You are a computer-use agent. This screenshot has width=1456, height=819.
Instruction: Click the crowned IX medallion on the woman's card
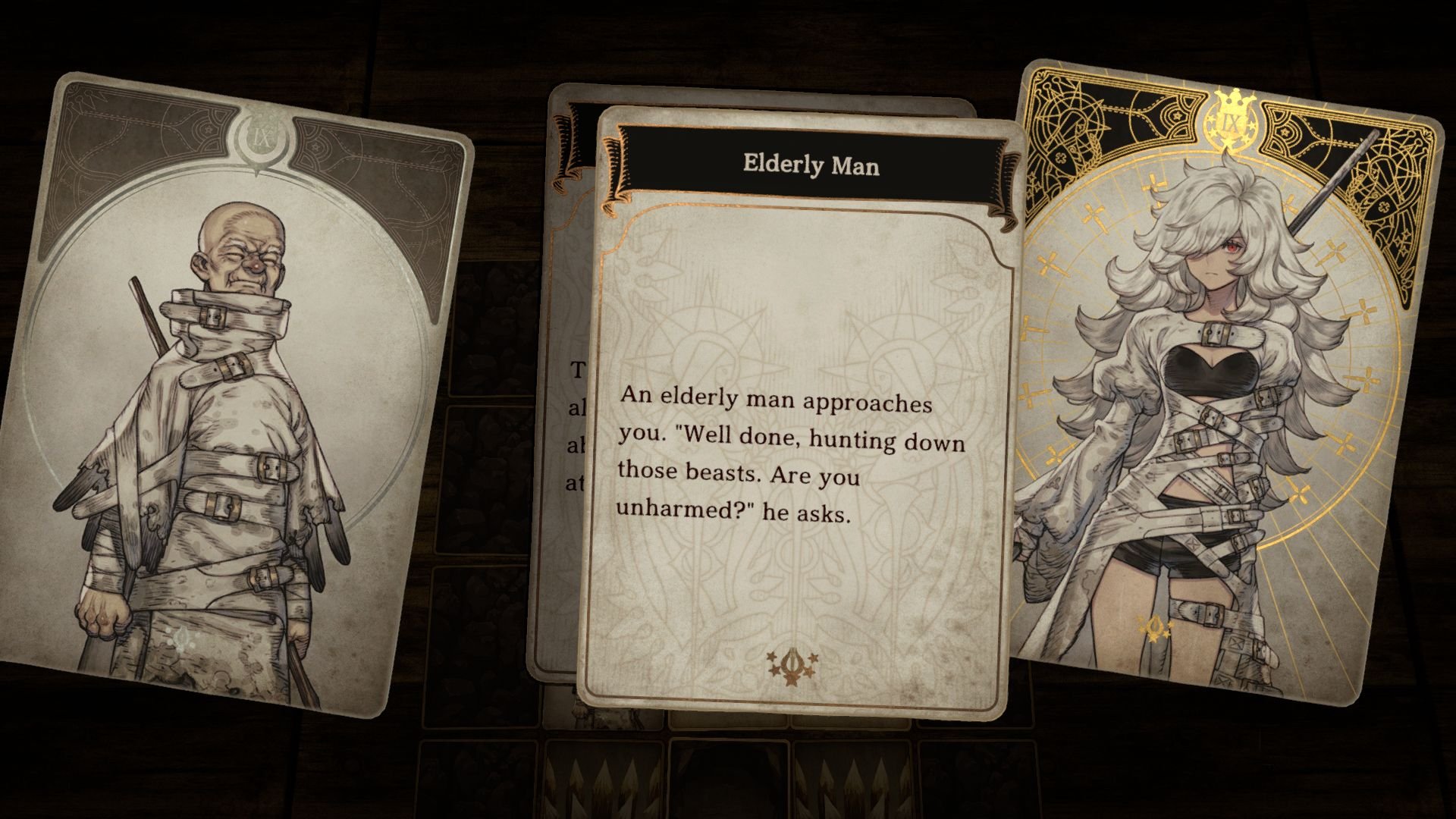click(1233, 121)
